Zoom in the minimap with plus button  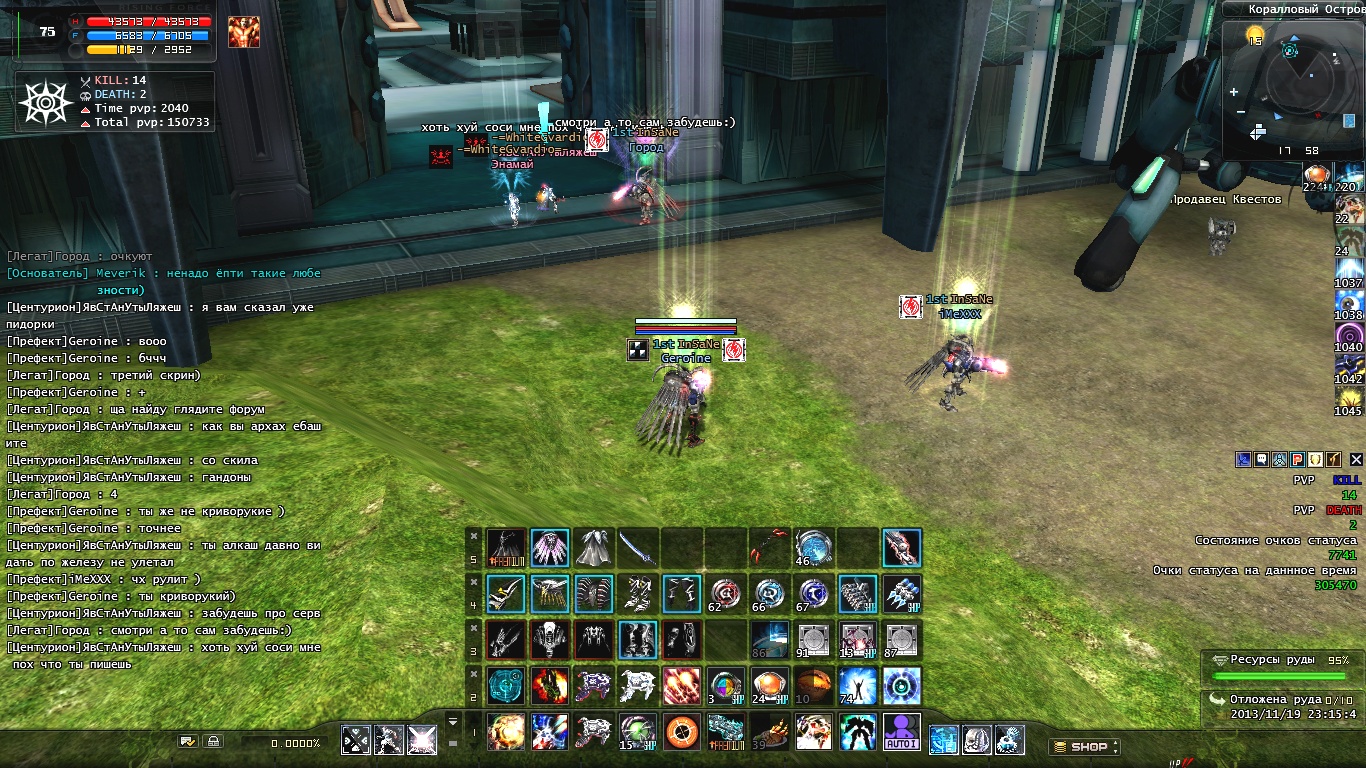click(x=1235, y=91)
